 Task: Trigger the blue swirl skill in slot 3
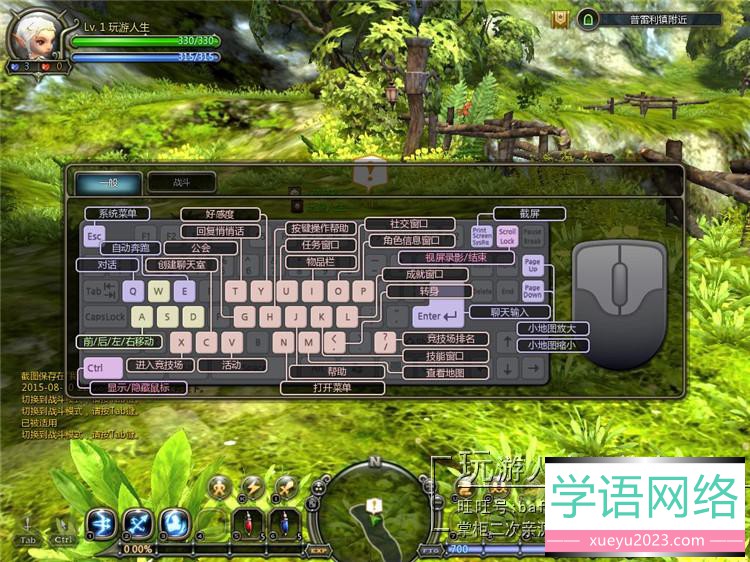click(x=174, y=522)
